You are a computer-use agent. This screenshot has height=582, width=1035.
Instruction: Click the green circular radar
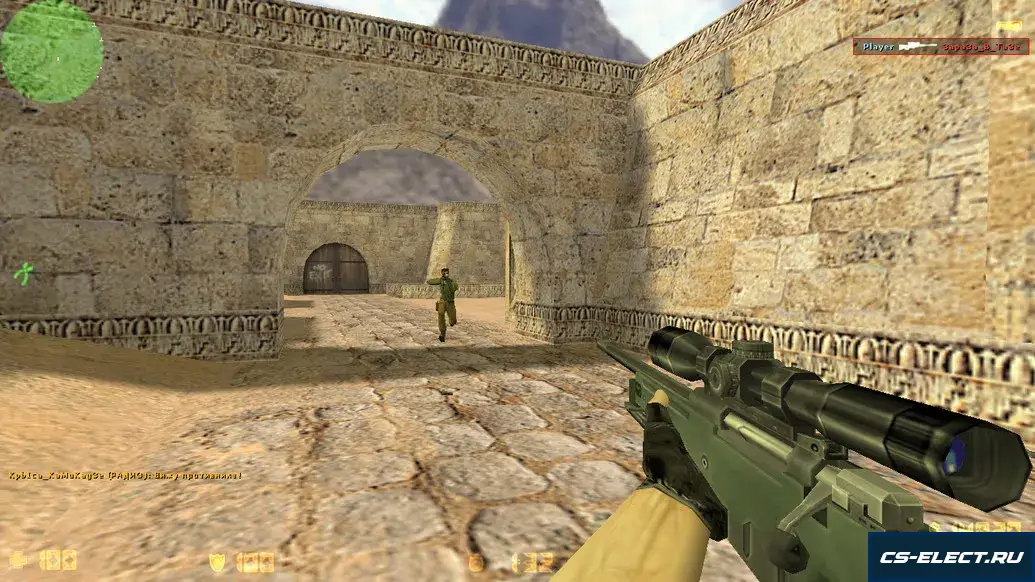[x=52, y=51]
